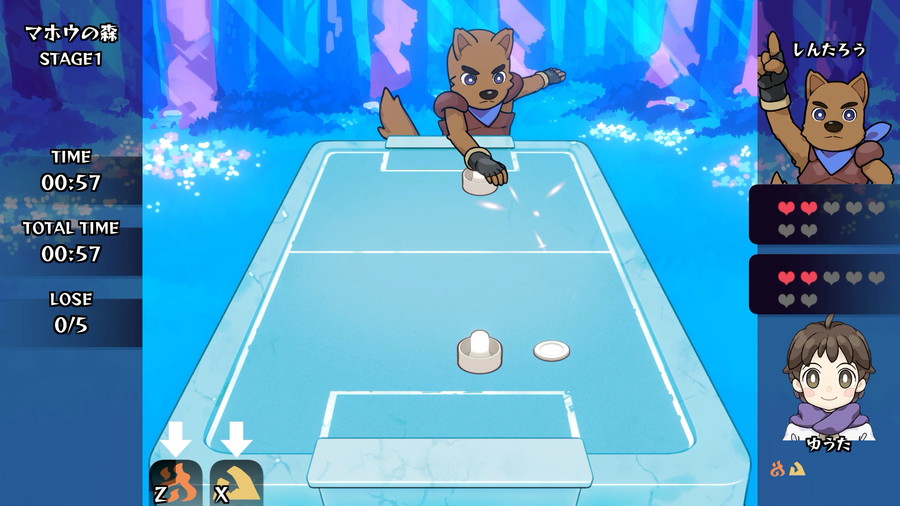Use the yellow flexed-arm power skill
The height and width of the screenshot is (506, 900).
(237, 483)
